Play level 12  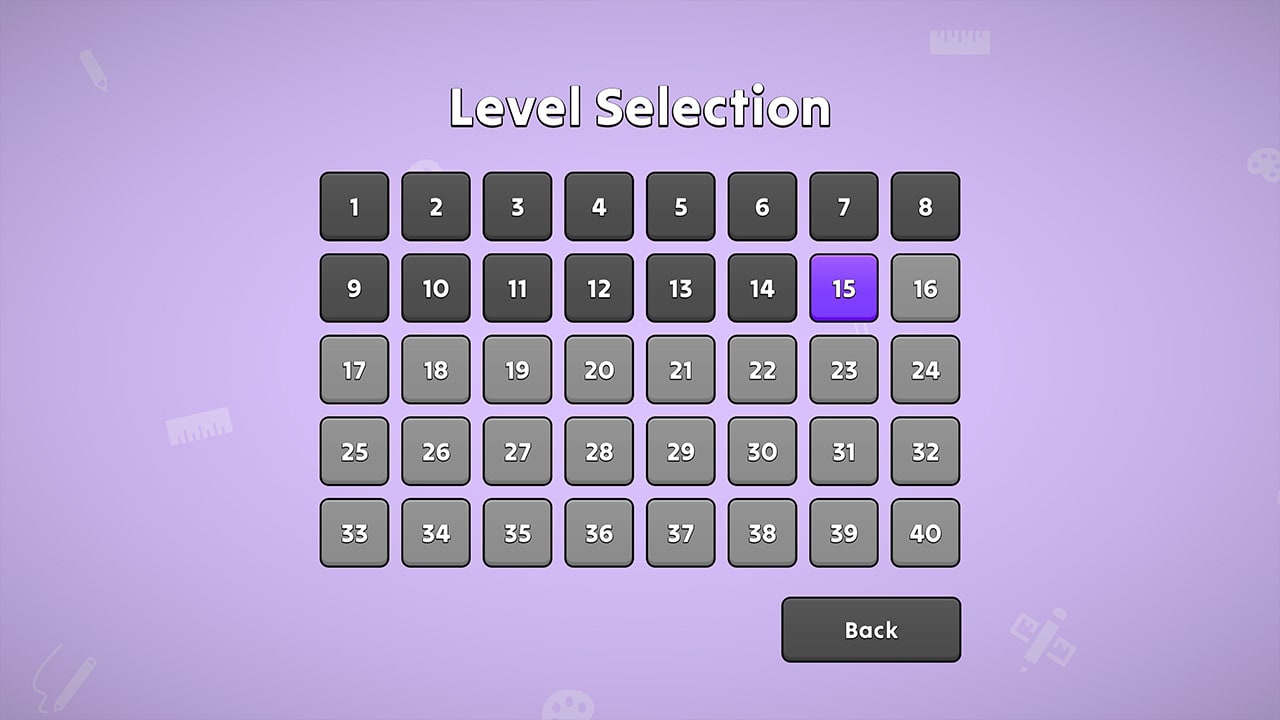[598, 289]
